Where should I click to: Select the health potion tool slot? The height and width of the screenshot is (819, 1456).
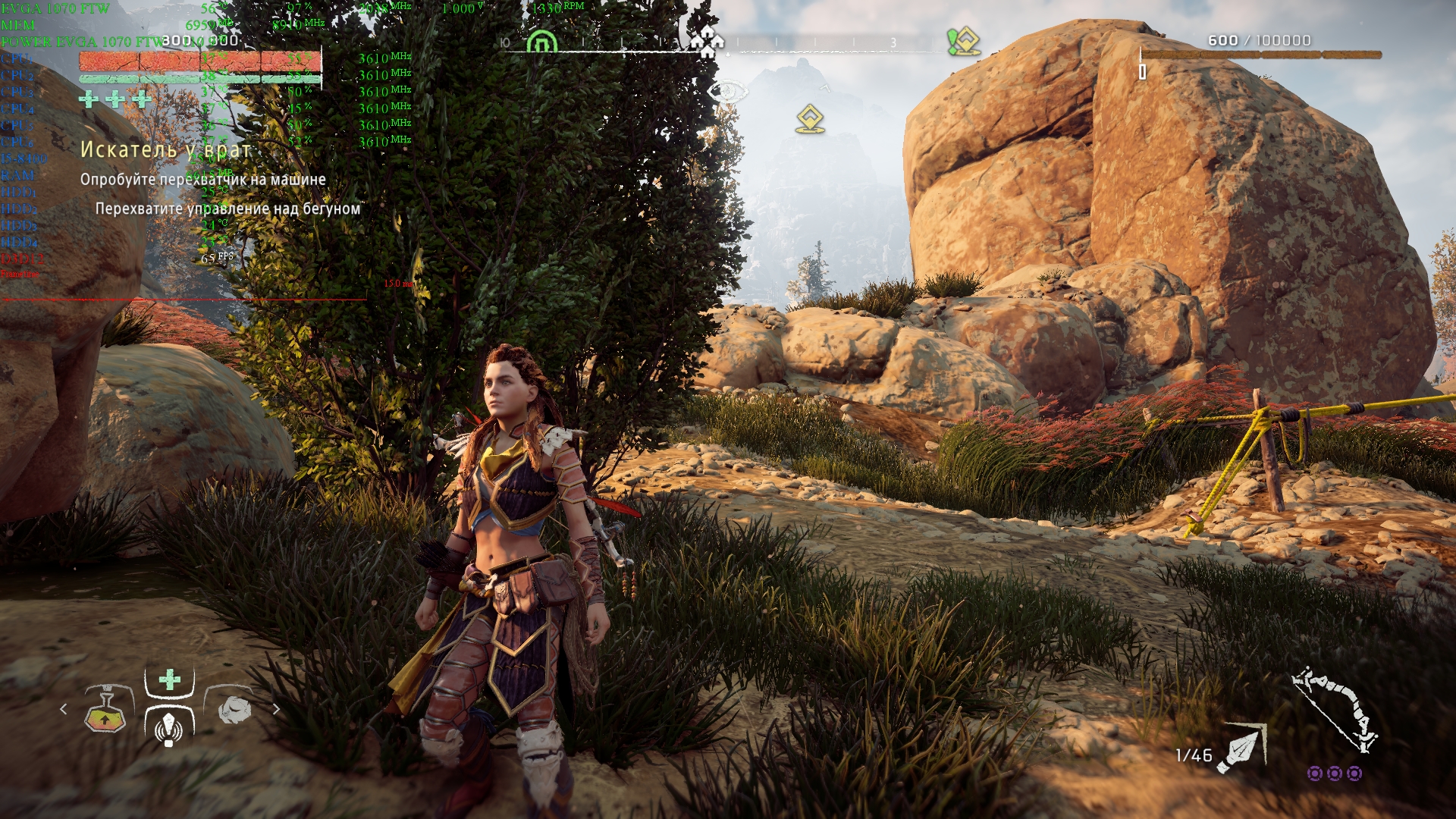(x=105, y=710)
